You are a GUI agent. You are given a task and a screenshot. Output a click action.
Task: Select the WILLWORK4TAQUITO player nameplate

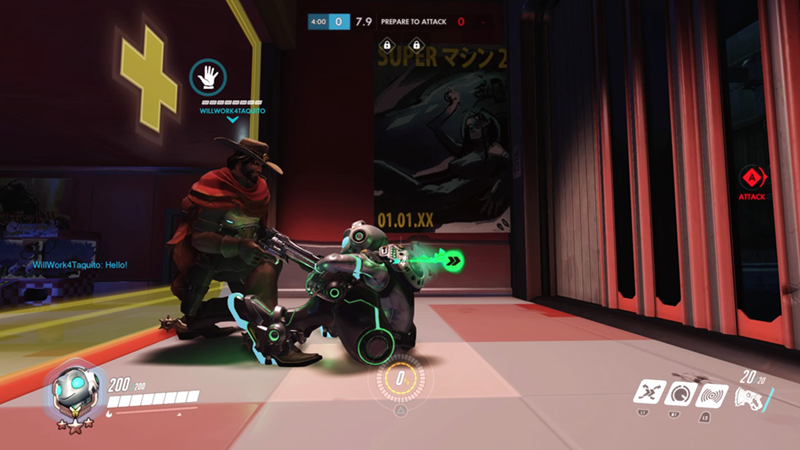(232, 111)
